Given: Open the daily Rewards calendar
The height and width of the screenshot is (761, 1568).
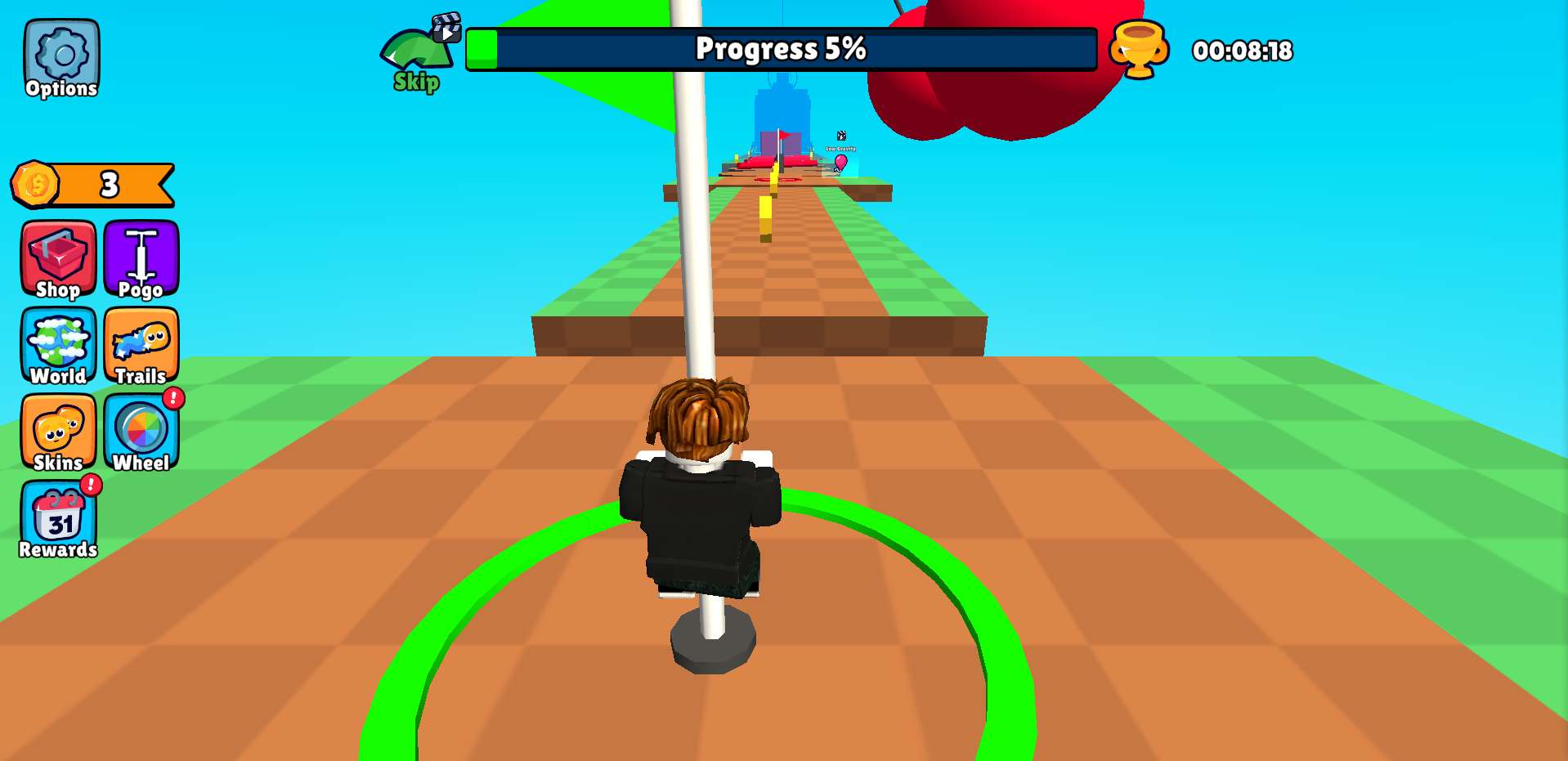Looking at the screenshot, I should point(58,520).
